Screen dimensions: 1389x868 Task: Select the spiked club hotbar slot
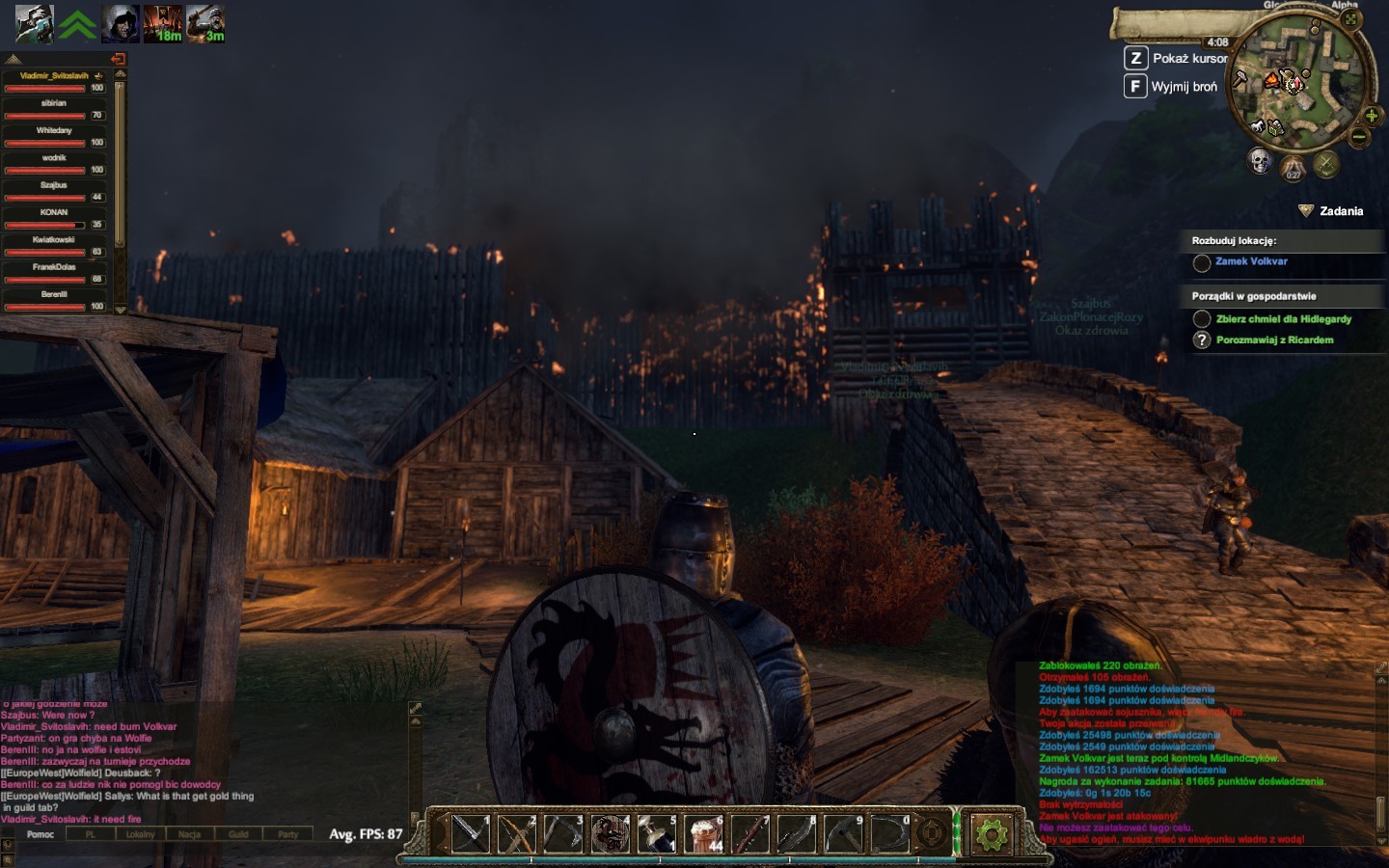(749, 833)
